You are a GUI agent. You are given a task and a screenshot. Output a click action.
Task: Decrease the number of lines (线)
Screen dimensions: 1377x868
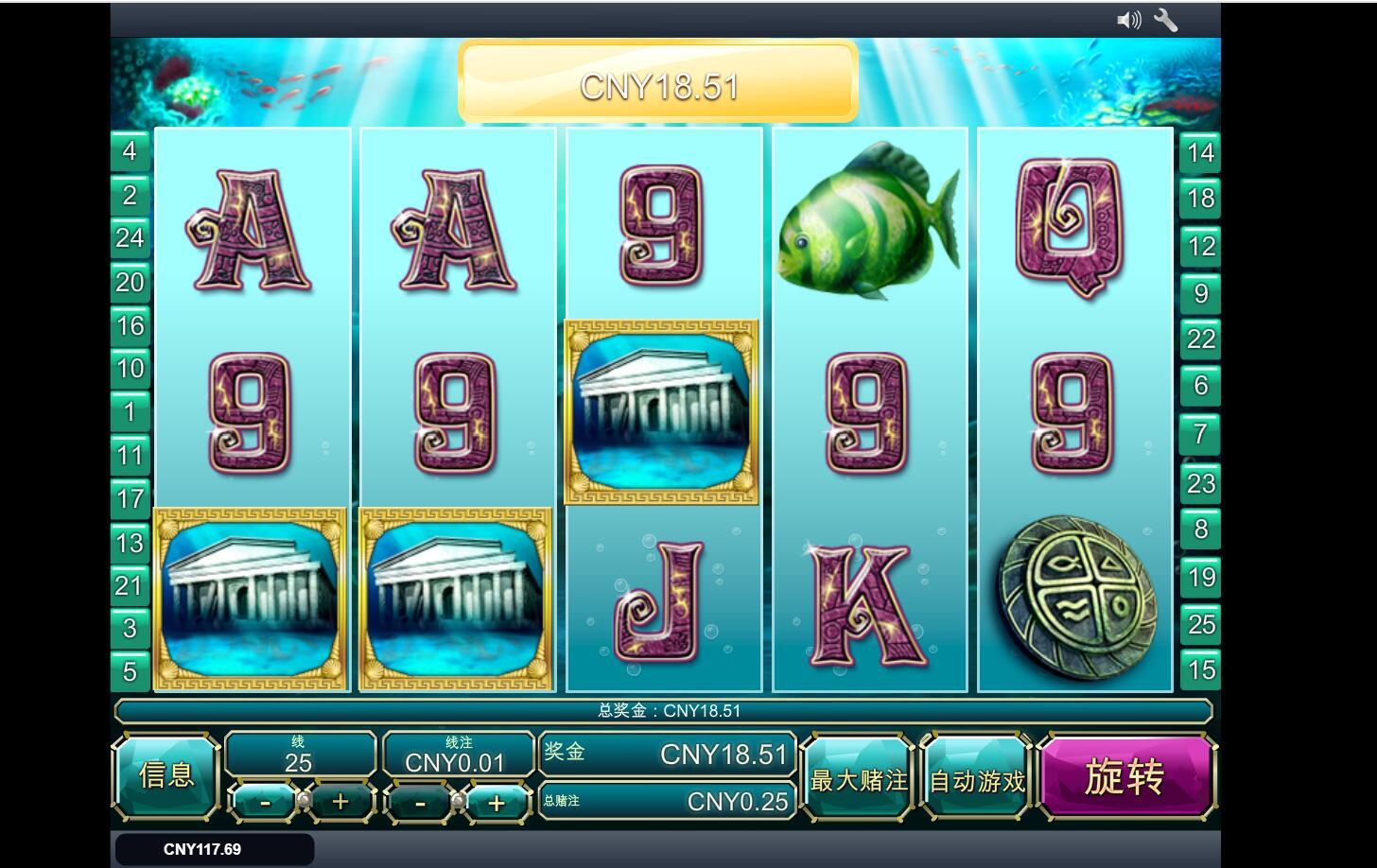265,803
